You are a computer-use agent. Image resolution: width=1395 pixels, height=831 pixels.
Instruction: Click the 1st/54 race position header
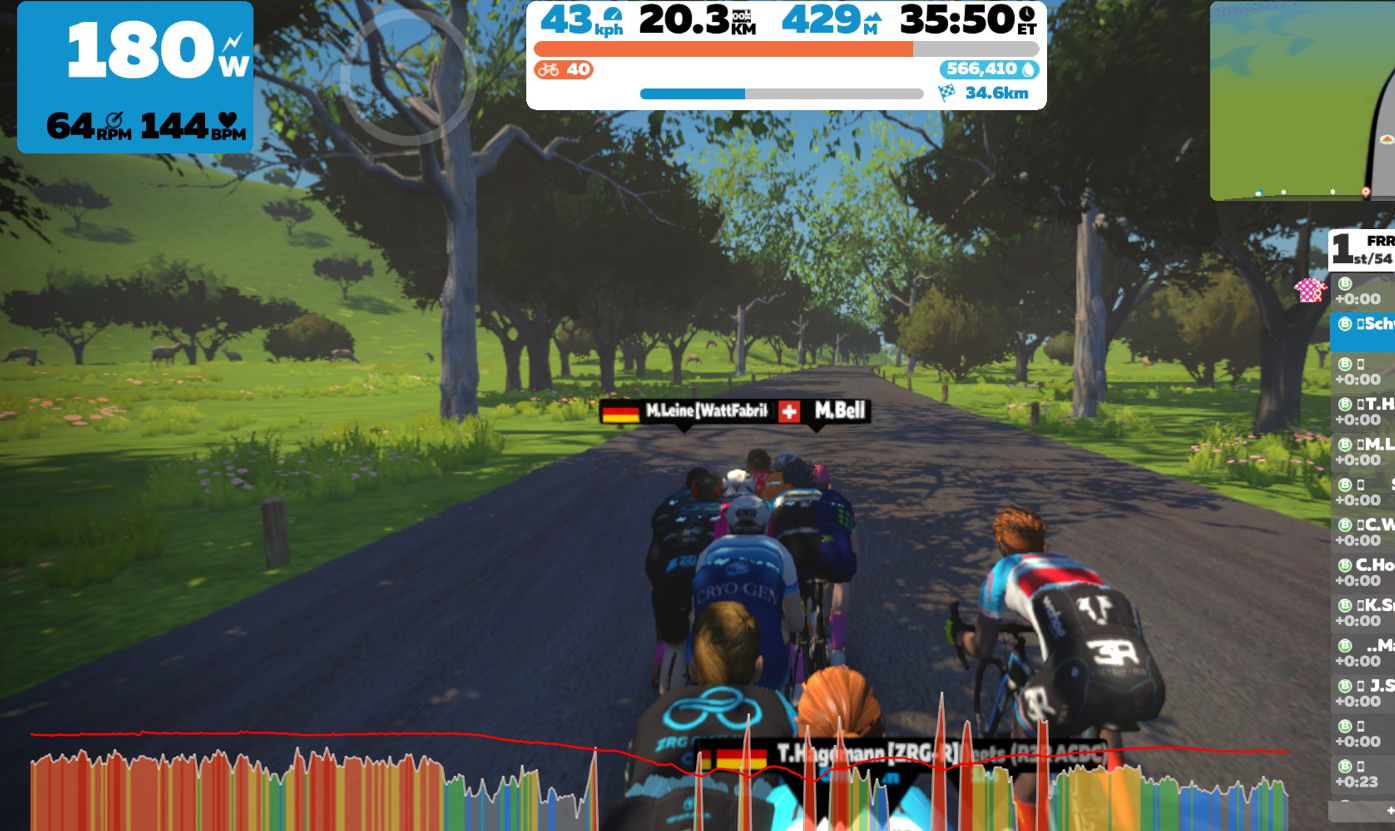coord(1364,250)
